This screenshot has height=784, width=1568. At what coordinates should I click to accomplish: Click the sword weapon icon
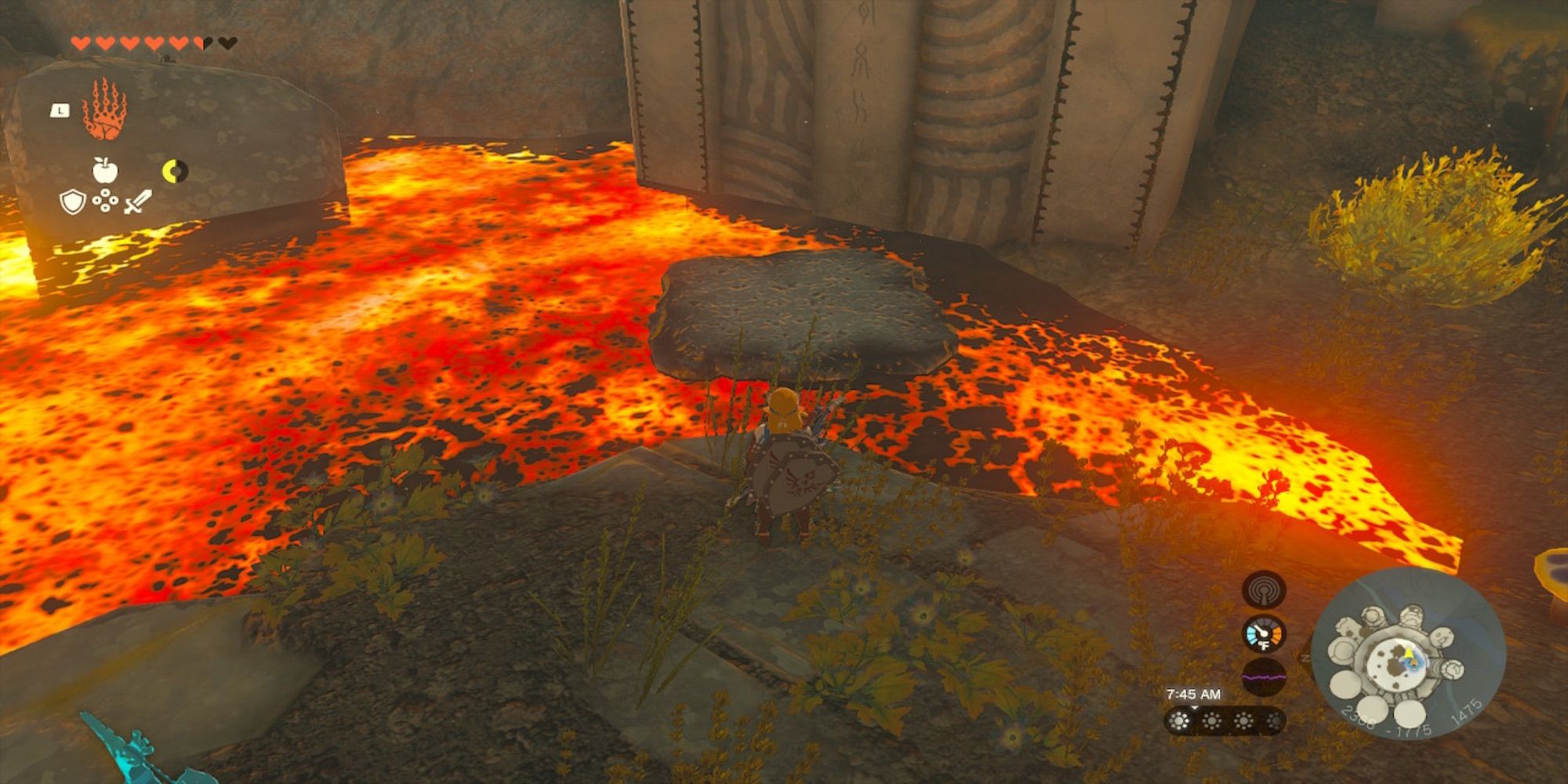[136, 202]
